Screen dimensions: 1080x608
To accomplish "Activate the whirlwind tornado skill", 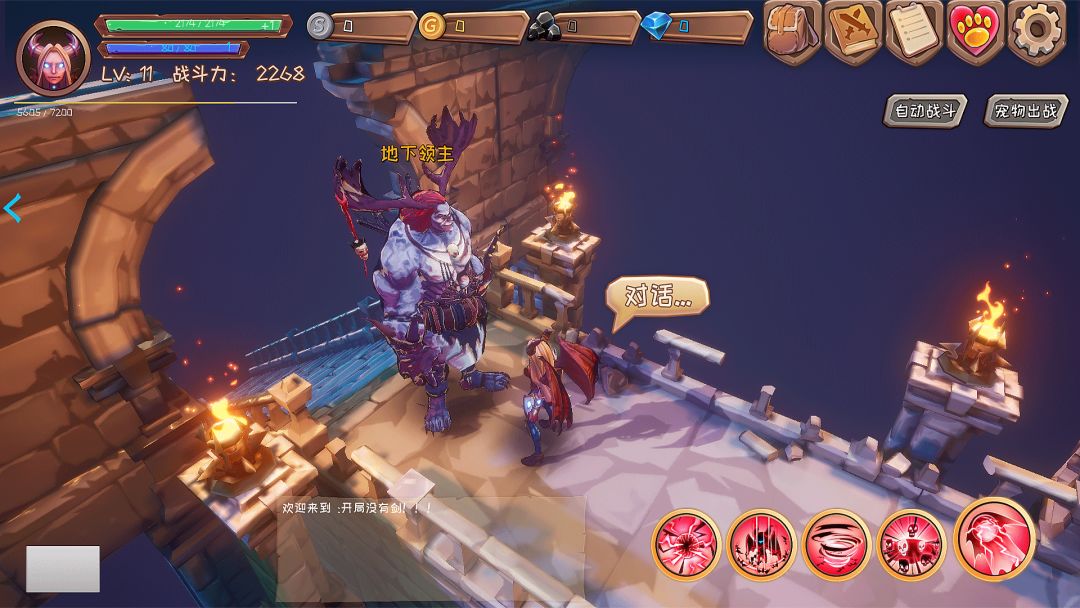I will [x=836, y=545].
